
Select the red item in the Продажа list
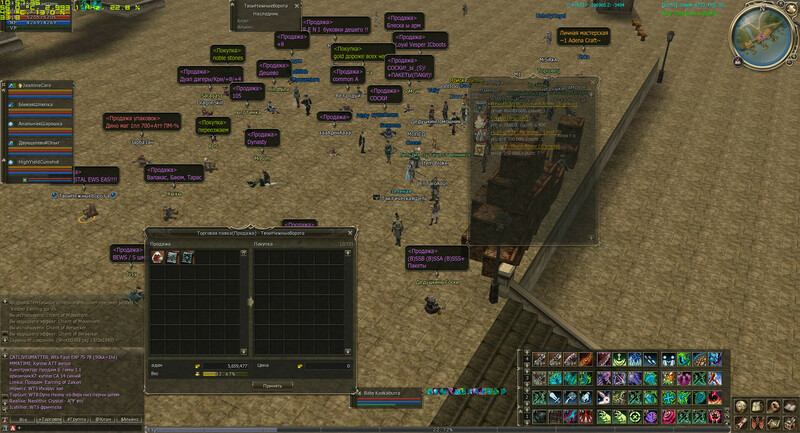157,257
